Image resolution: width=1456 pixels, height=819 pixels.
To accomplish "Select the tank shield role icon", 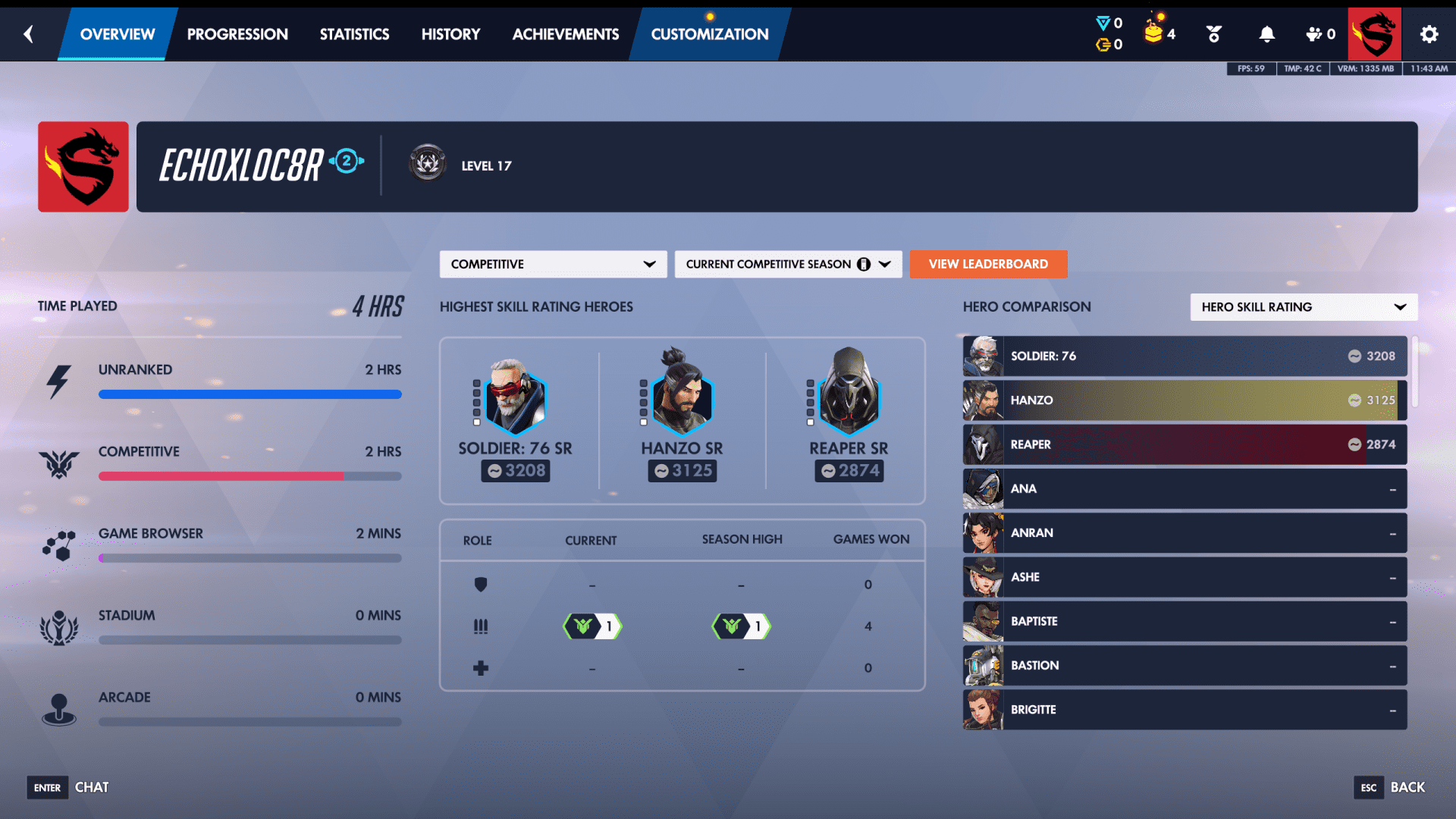I will point(481,585).
